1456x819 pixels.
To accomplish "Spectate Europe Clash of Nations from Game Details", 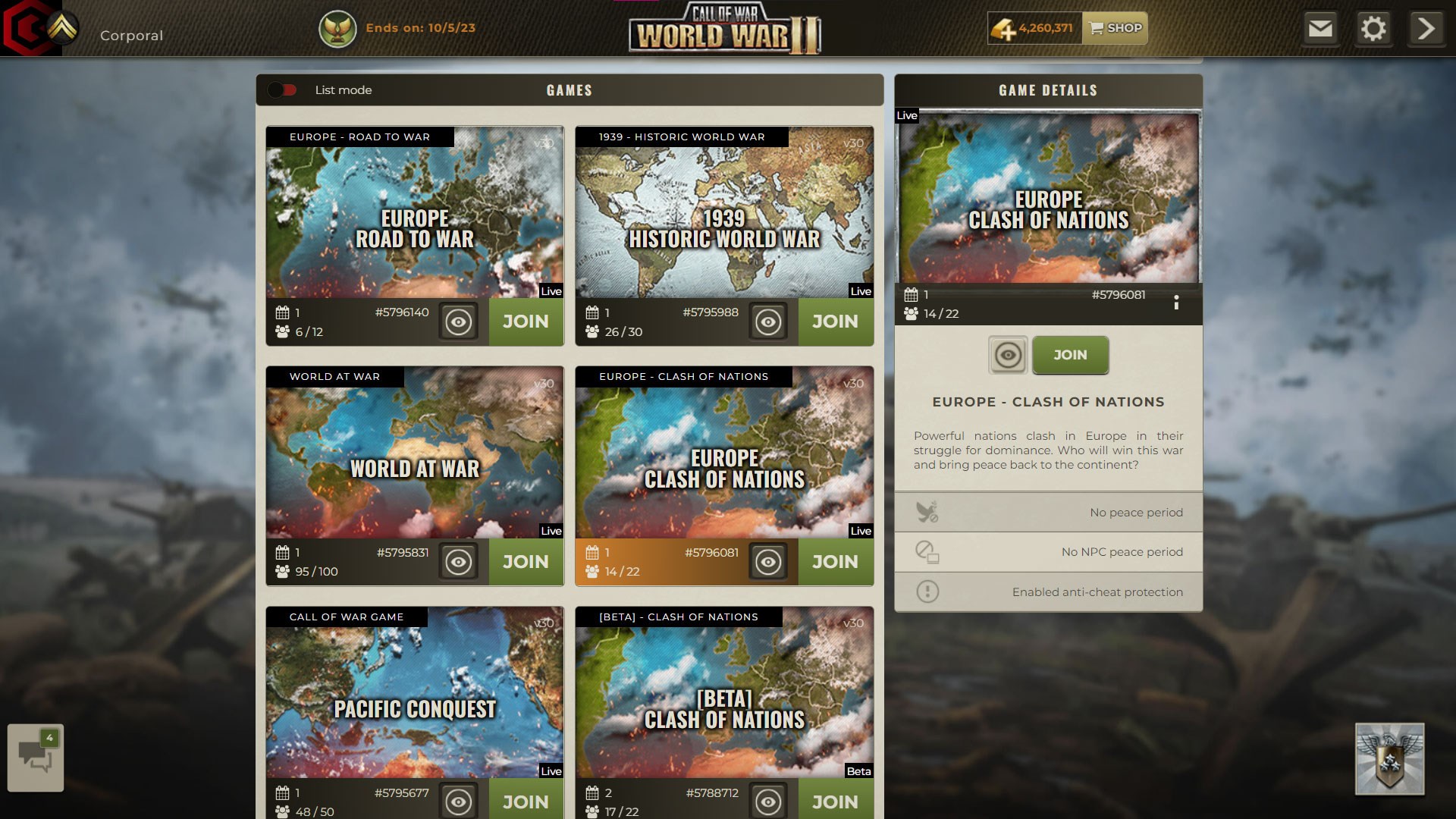I will pyautogui.click(x=1008, y=355).
